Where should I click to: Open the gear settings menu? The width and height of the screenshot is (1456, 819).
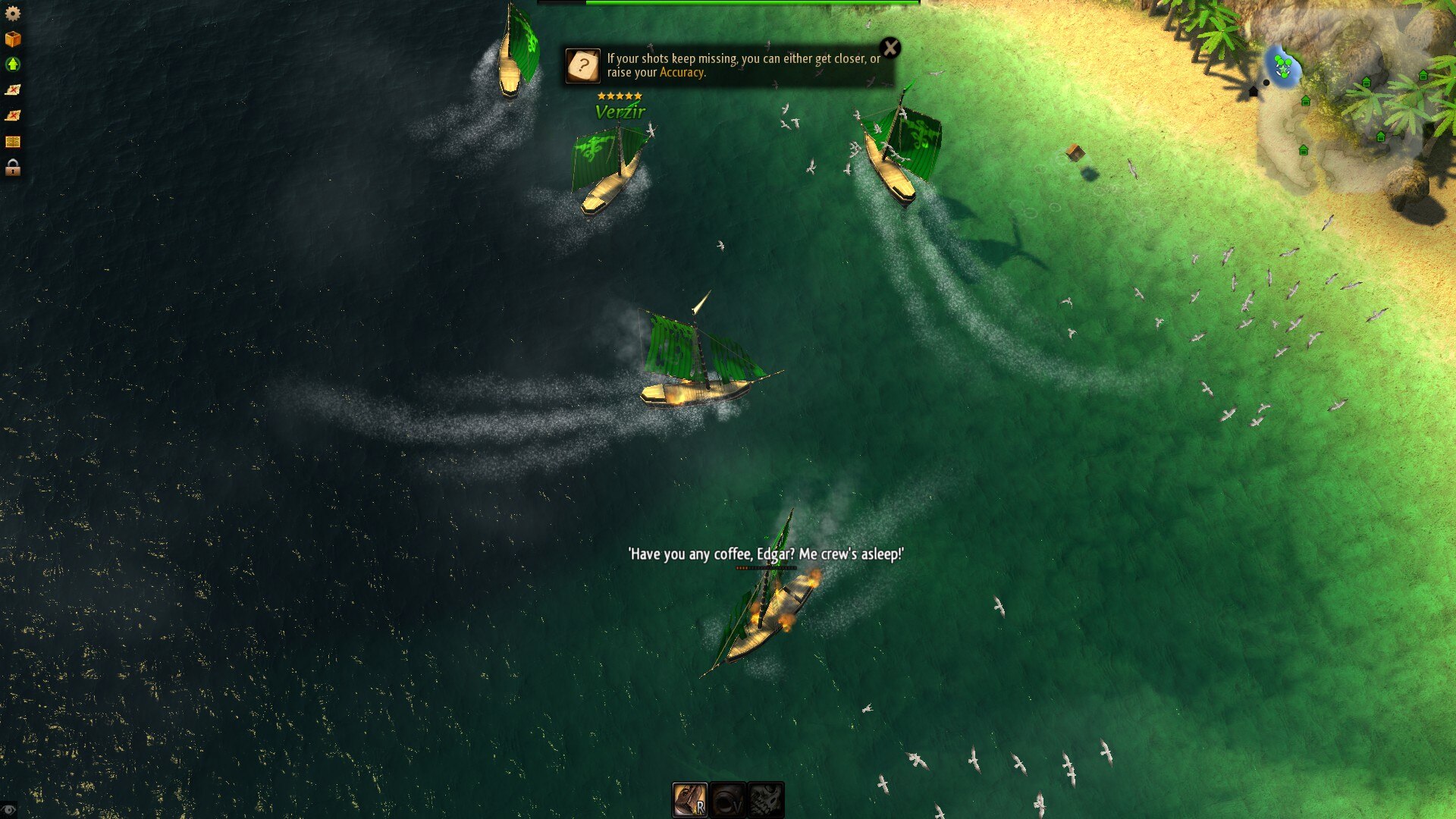pyautogui.click(x=12, y=14)
